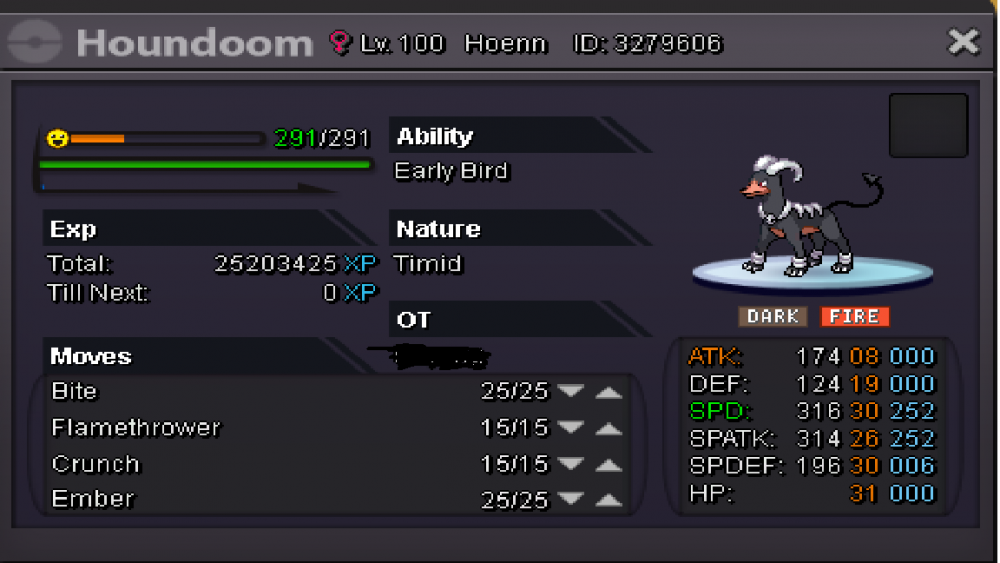
Task: Close the Houndoom summary window
Action: (963, 42)
